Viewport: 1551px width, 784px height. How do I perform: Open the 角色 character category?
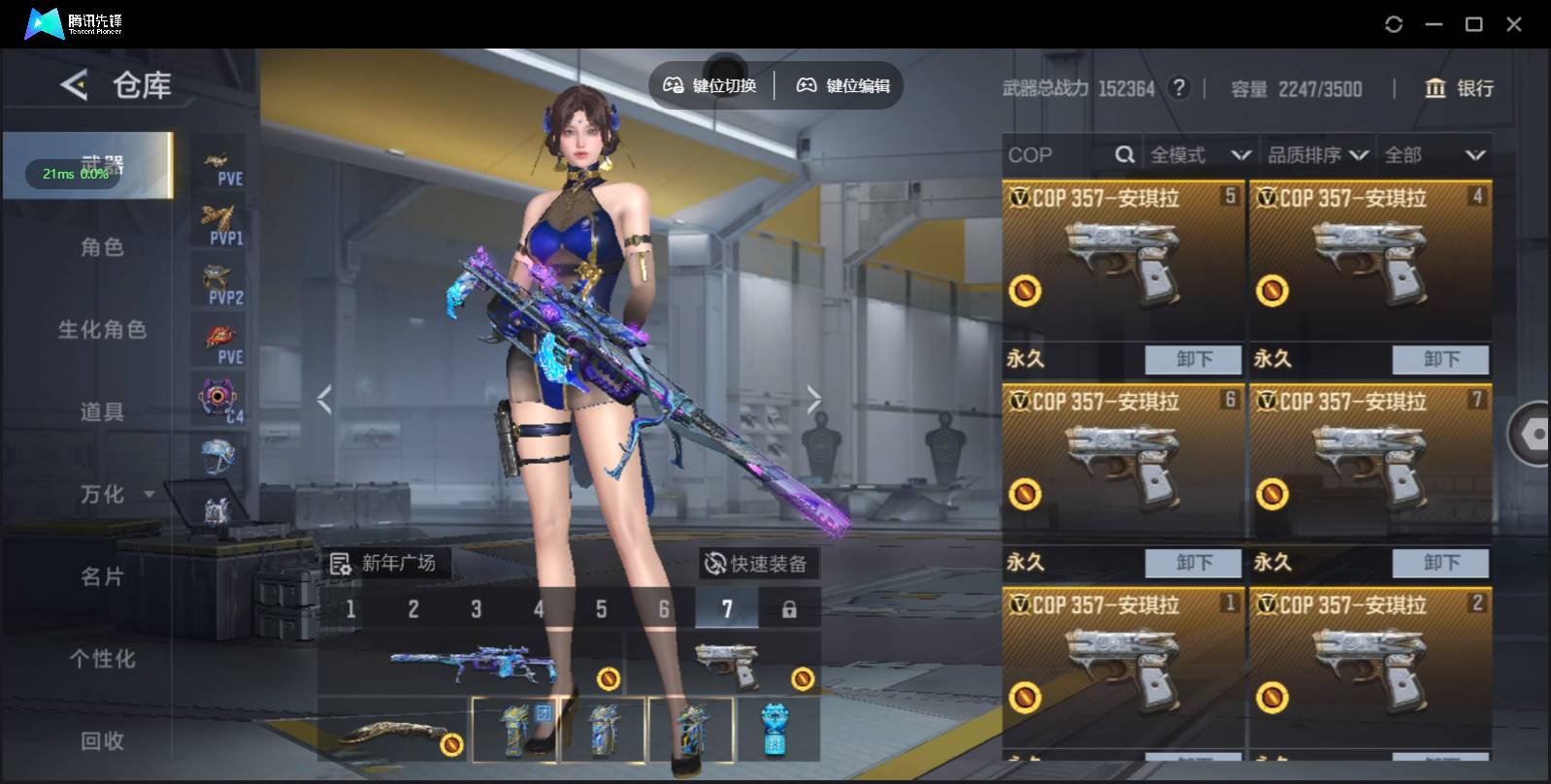(x=102, y=247)
